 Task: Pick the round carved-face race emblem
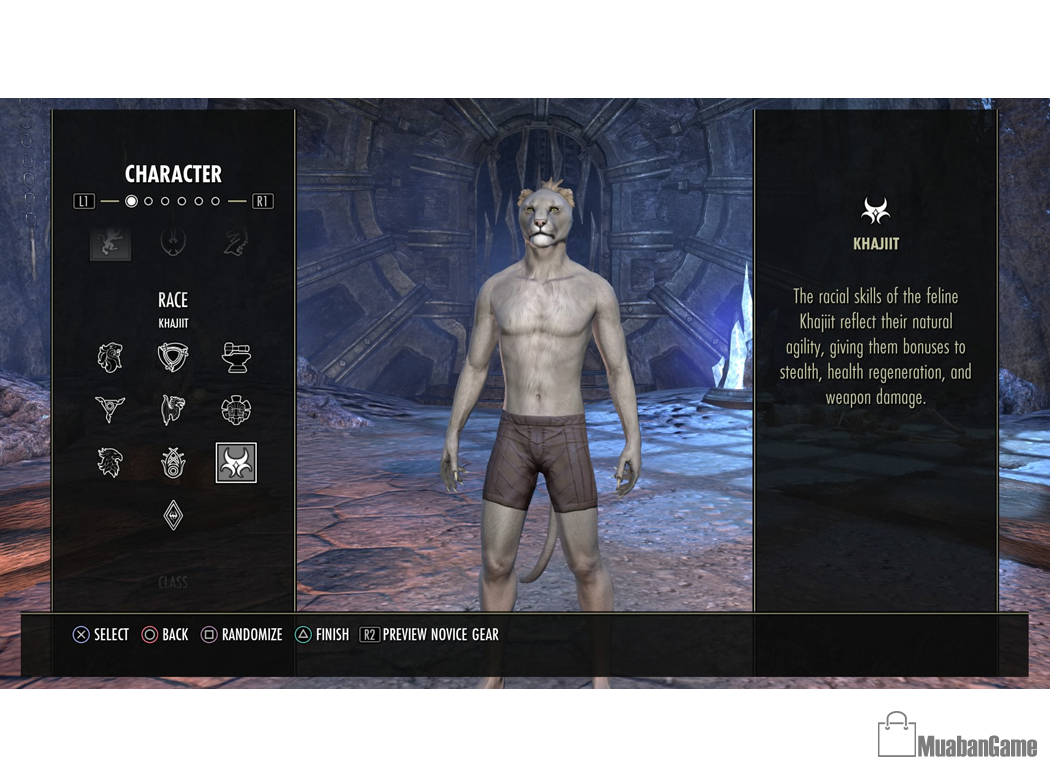[236, 410]
